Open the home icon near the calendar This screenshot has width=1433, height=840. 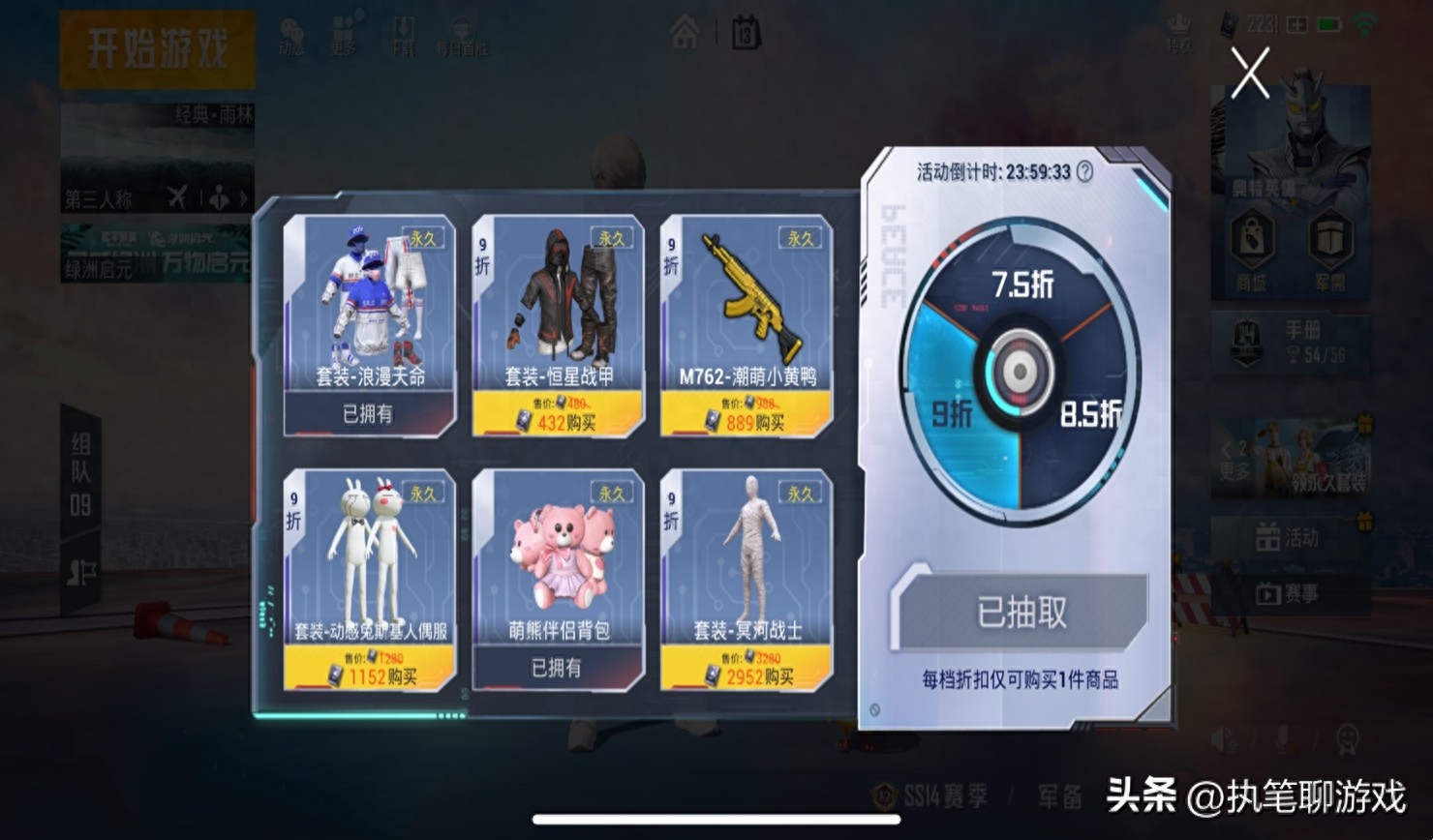684,34
